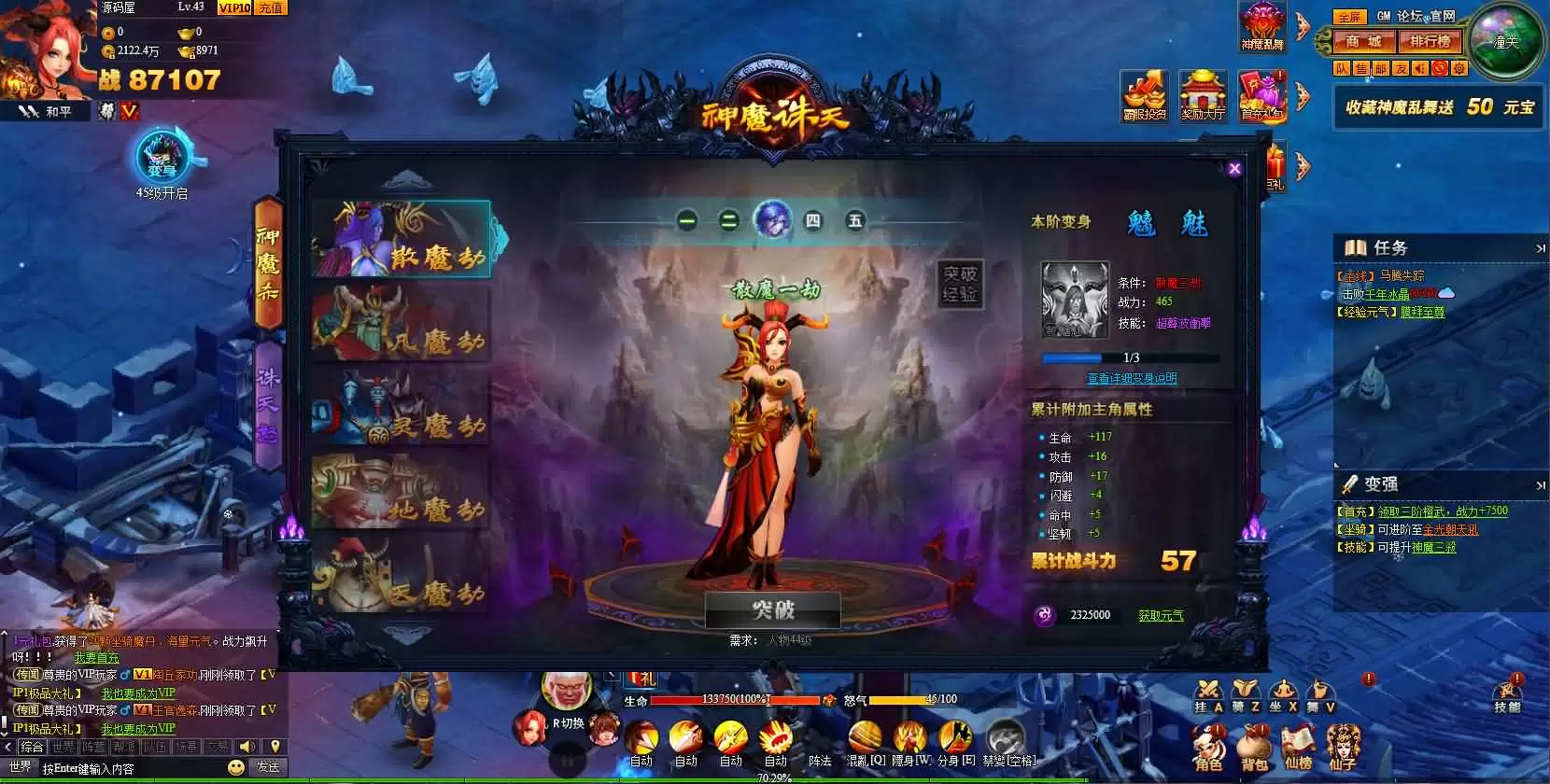Open the 背包 (backpack) icon
Image resolution: width=1550 pixels, height=784 pixels.
[x=1253, y=747]
